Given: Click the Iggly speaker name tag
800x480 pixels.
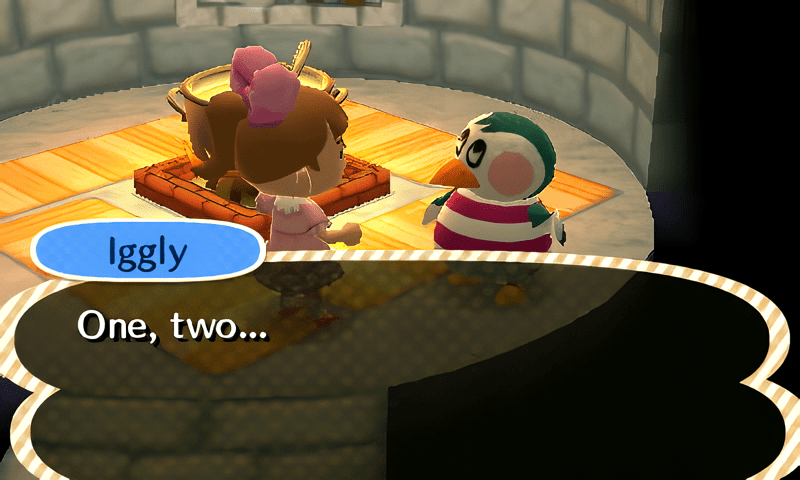Looking at the screenshot, I should [x=147, y=251].
